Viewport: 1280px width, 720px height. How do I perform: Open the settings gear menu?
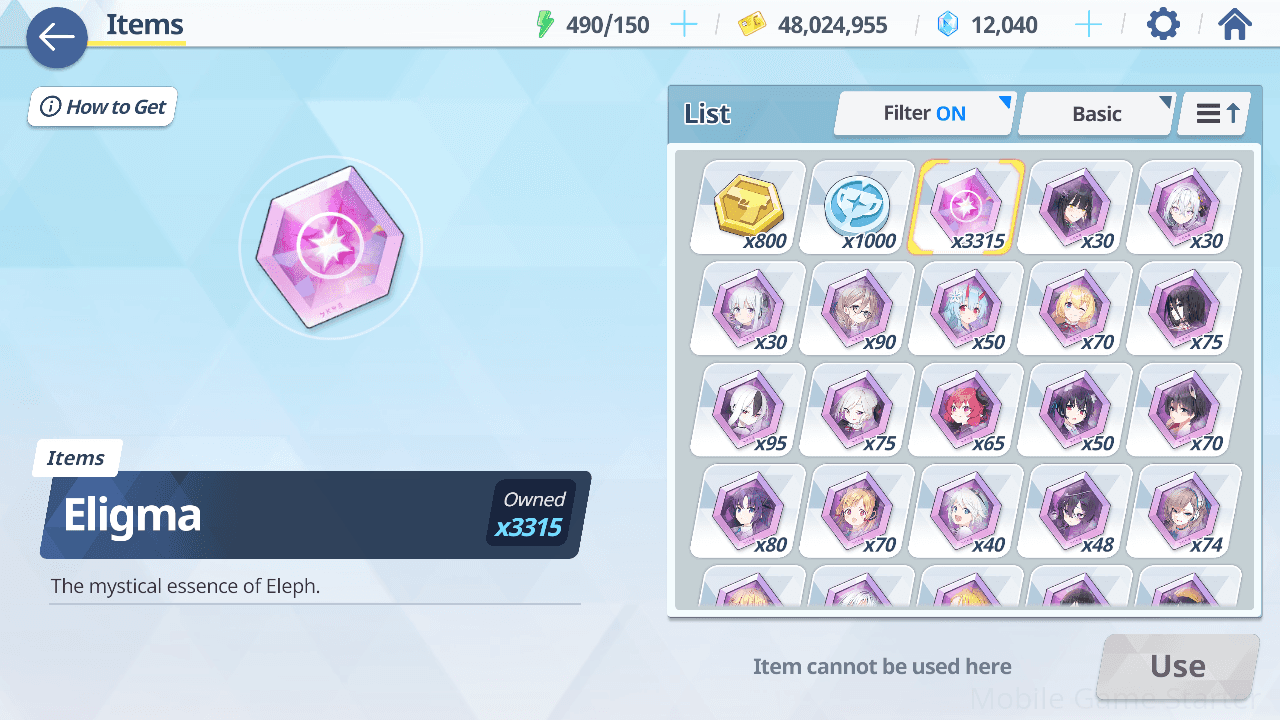pos(1163,24)
